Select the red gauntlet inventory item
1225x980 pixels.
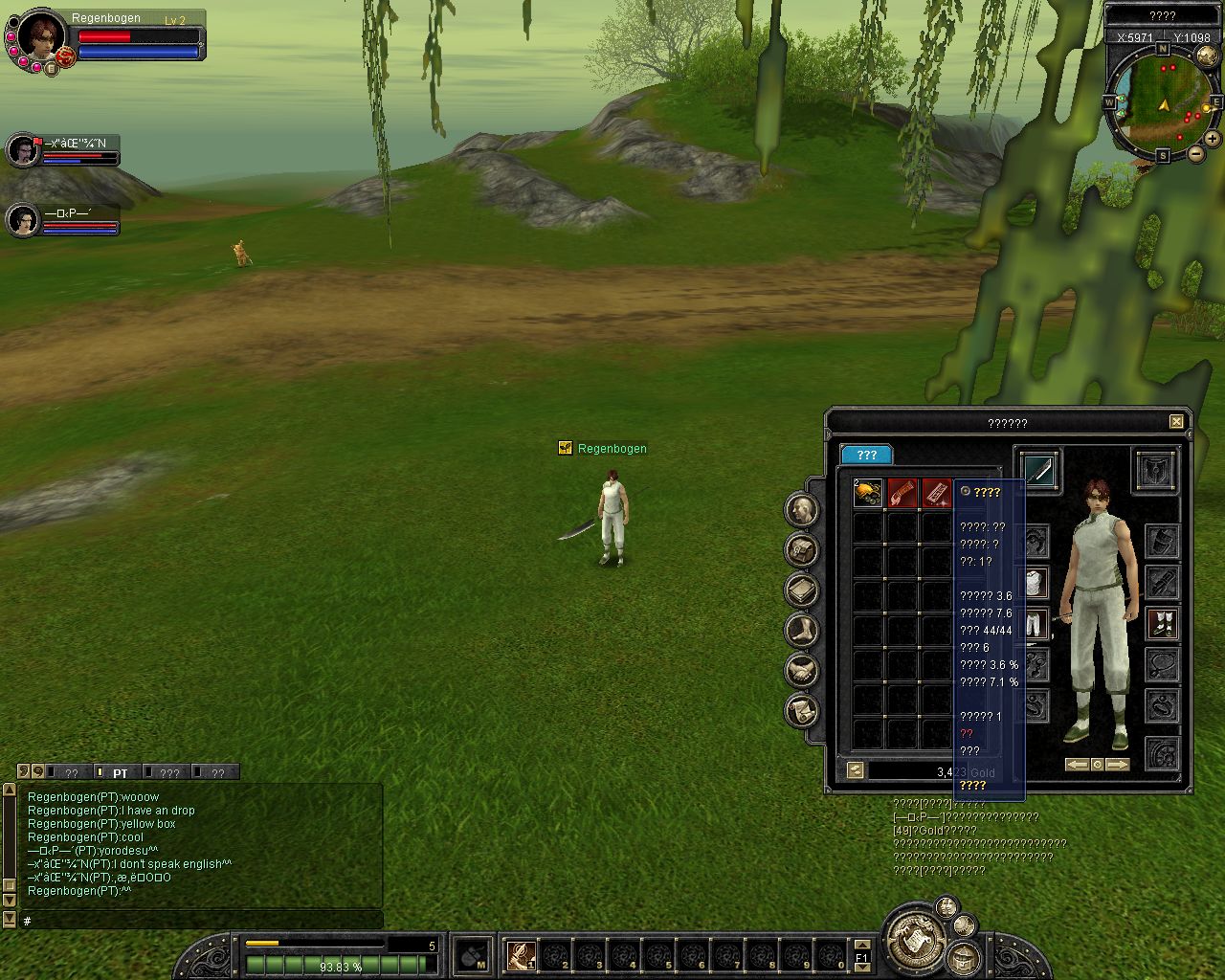[x=902, y=493]
